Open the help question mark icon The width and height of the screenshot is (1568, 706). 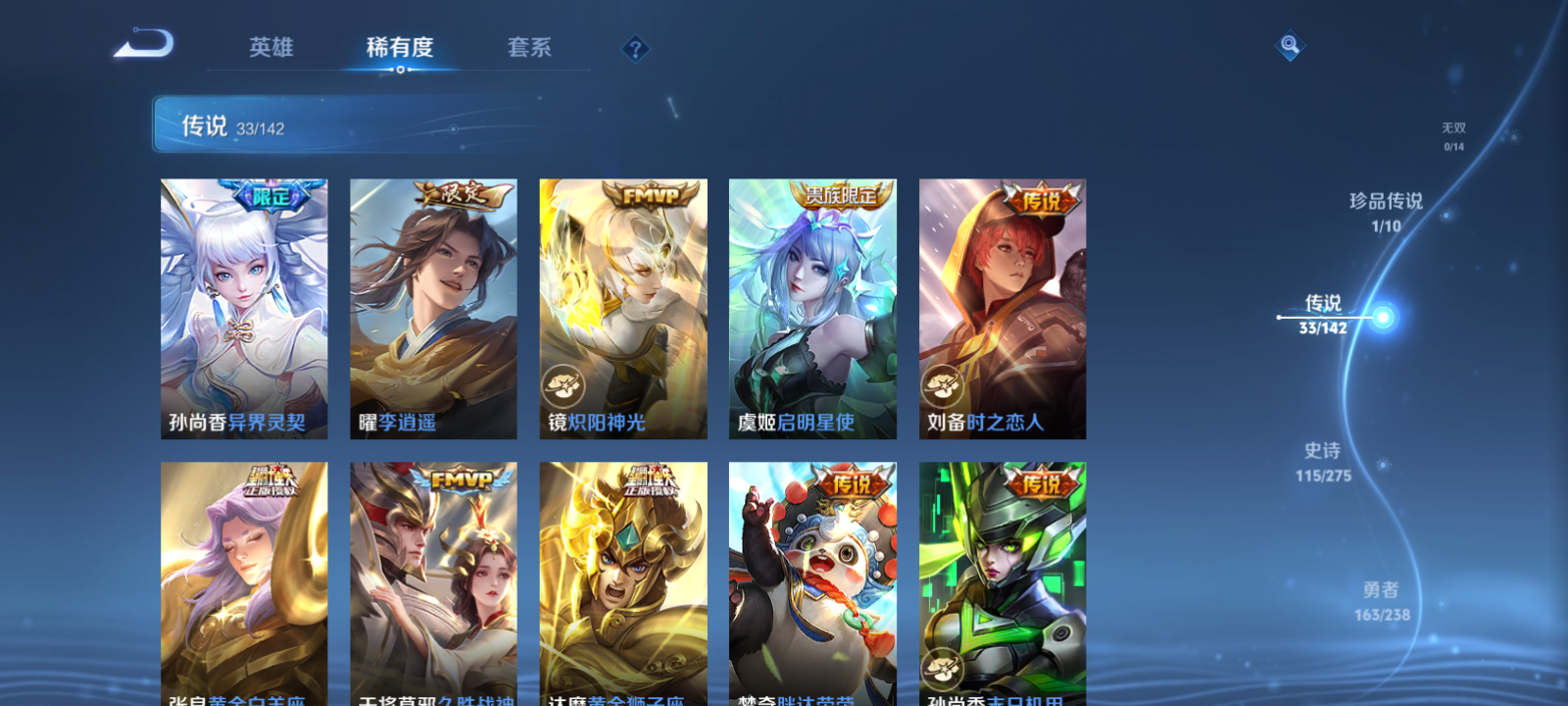tap(638, 48)
